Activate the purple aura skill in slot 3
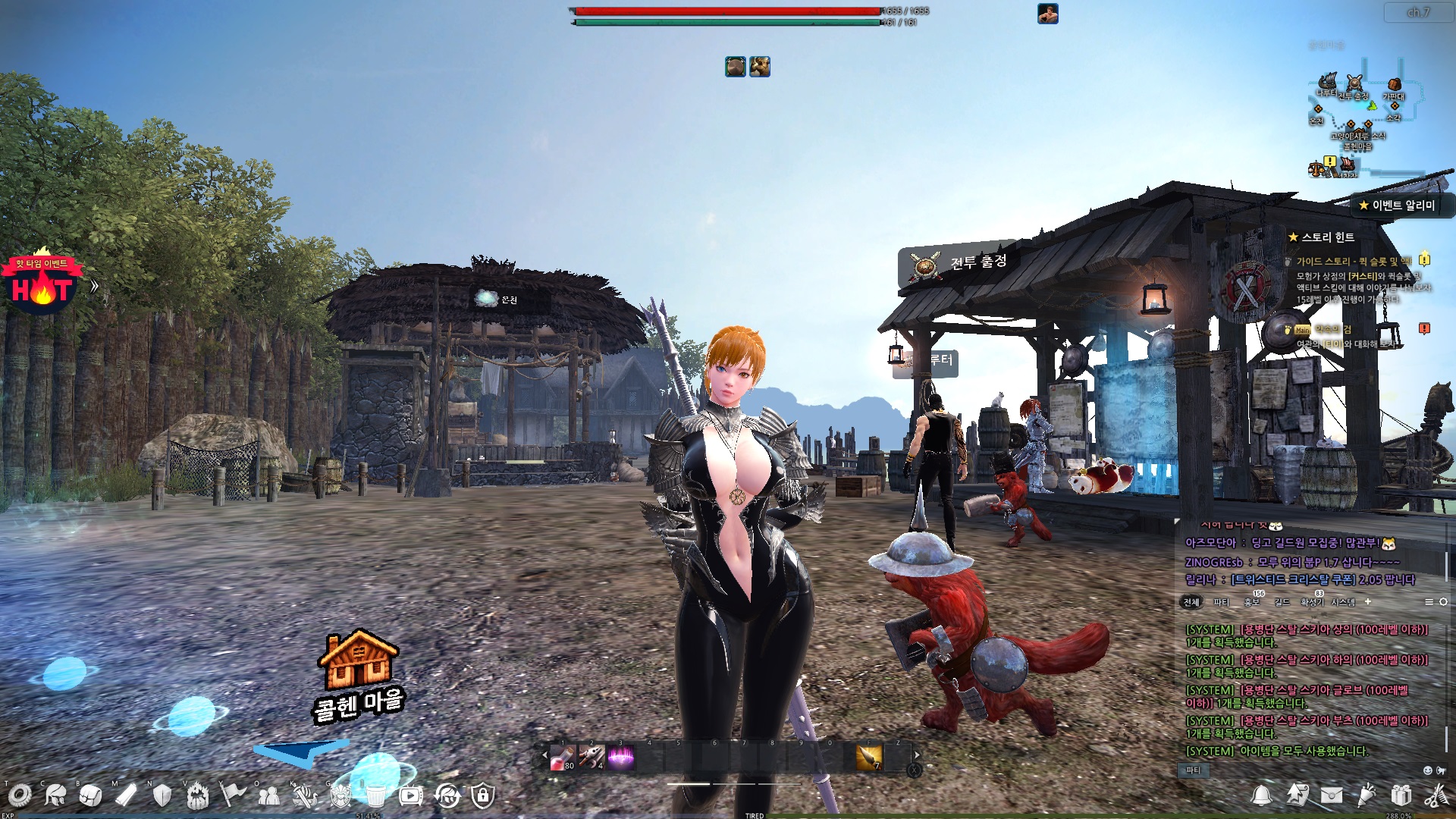 (x=620, y=757)
